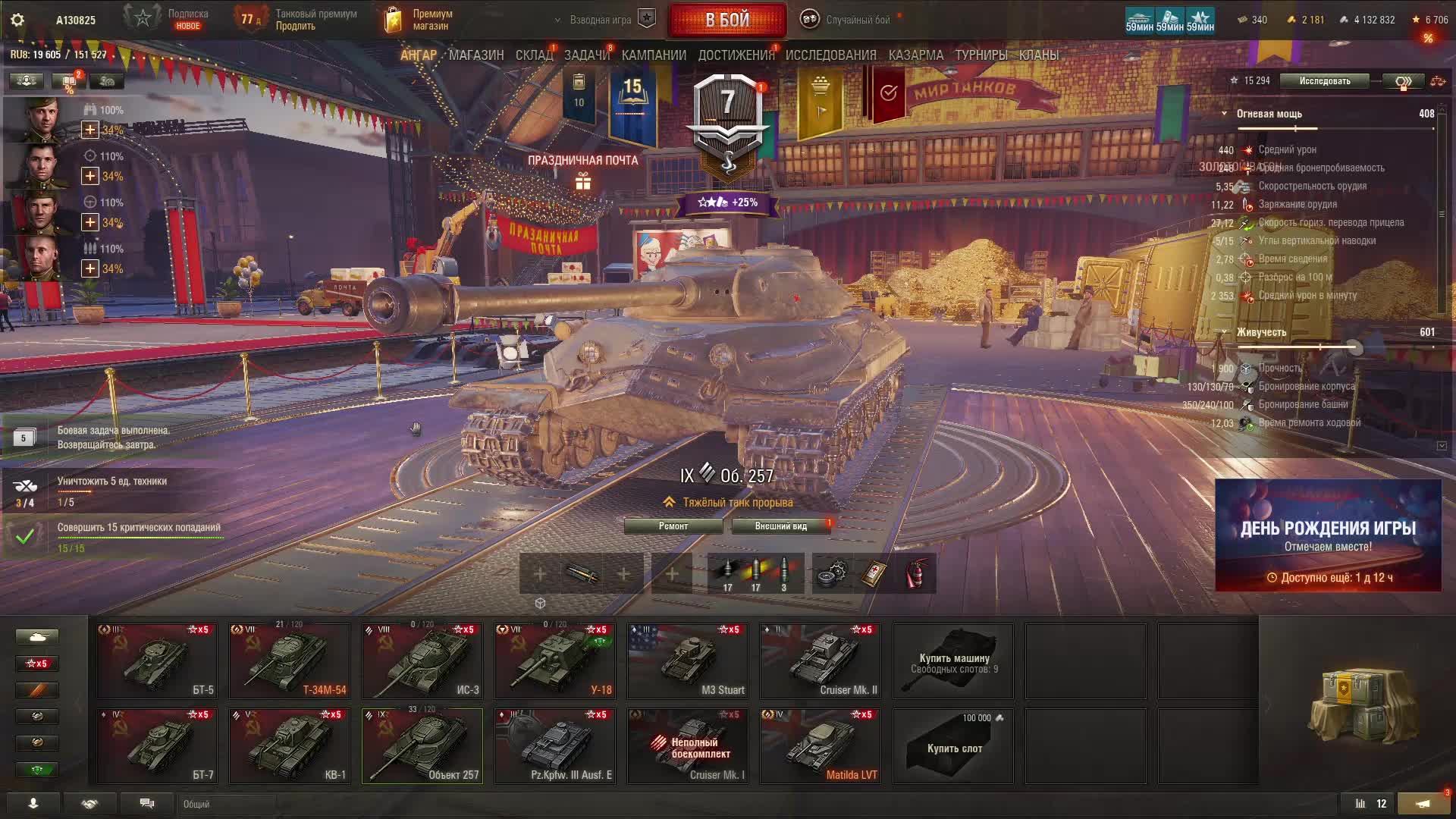Click the Исследовать button
1456x819 pixels.
click(1324, 81)
